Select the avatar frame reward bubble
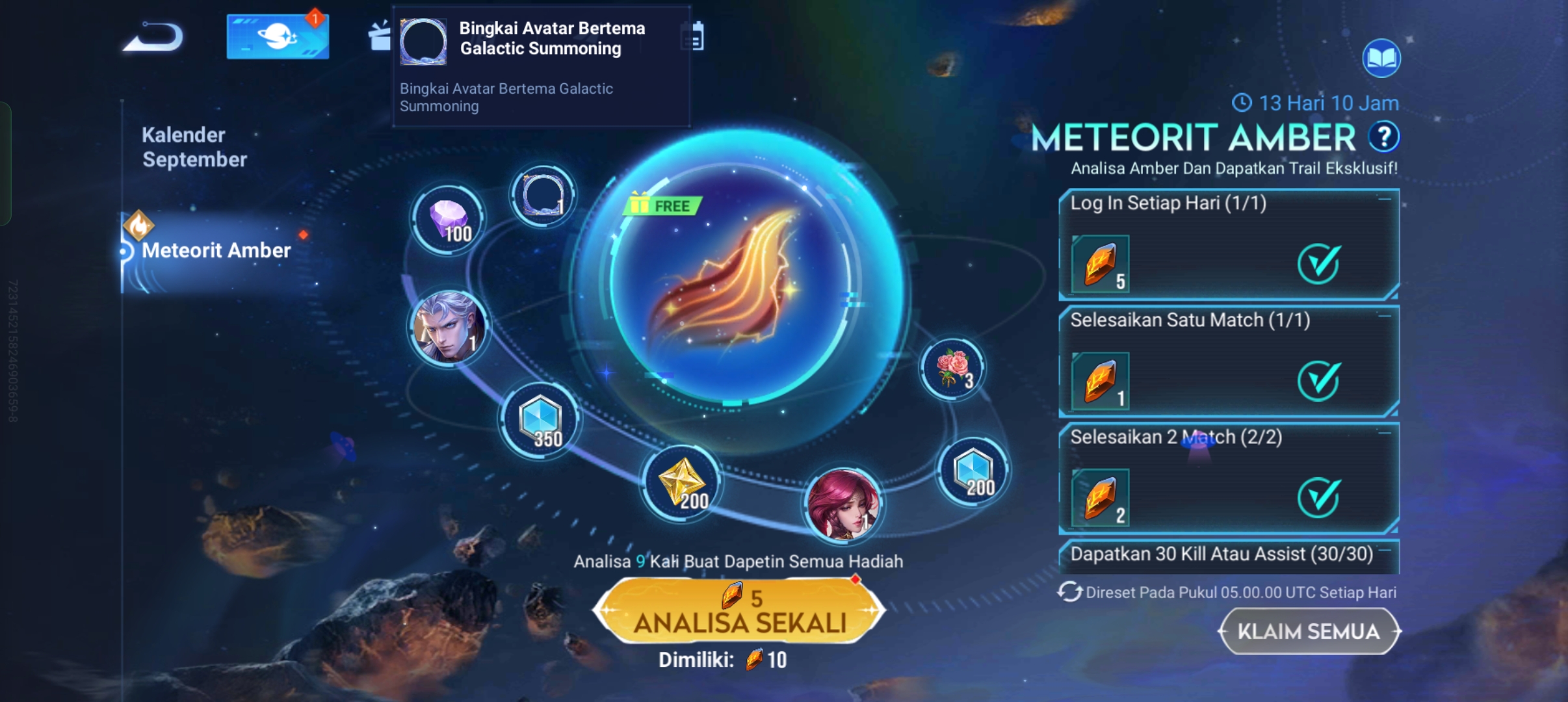Image resolution: width=1568 pixels, height=702 pixels. (x=542, y=195)
